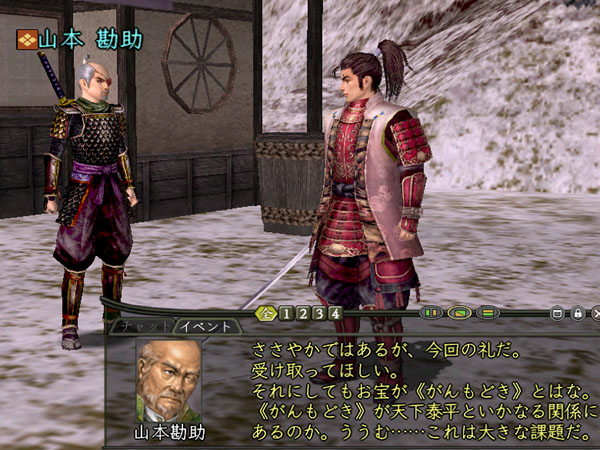
Task: Toggle the chat window padlock
Action: [x=577, y=313]
